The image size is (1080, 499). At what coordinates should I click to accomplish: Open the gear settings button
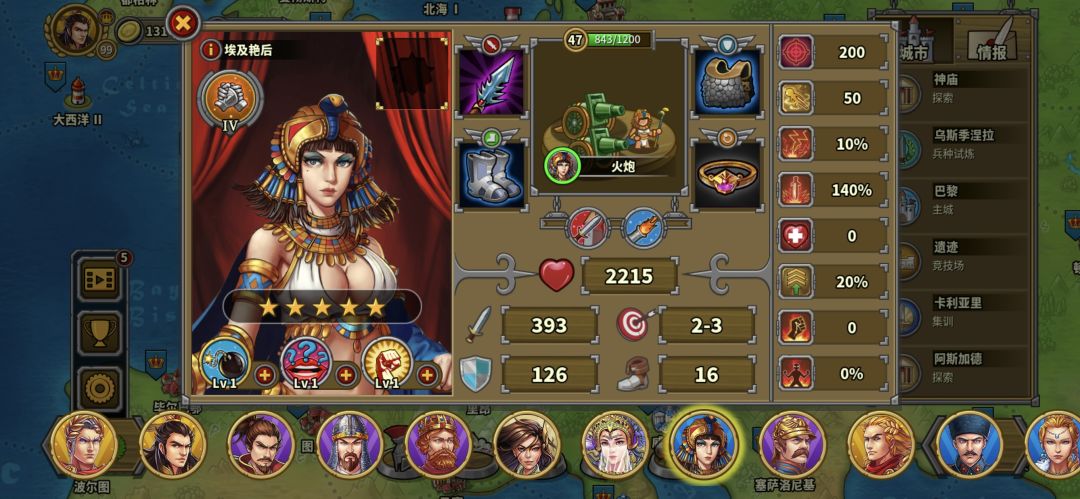99,387
